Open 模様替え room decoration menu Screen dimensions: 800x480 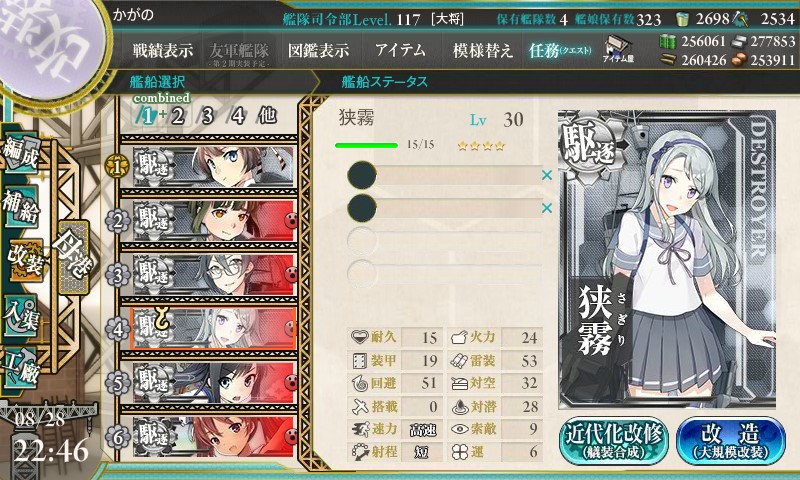(x=482, y=50)
